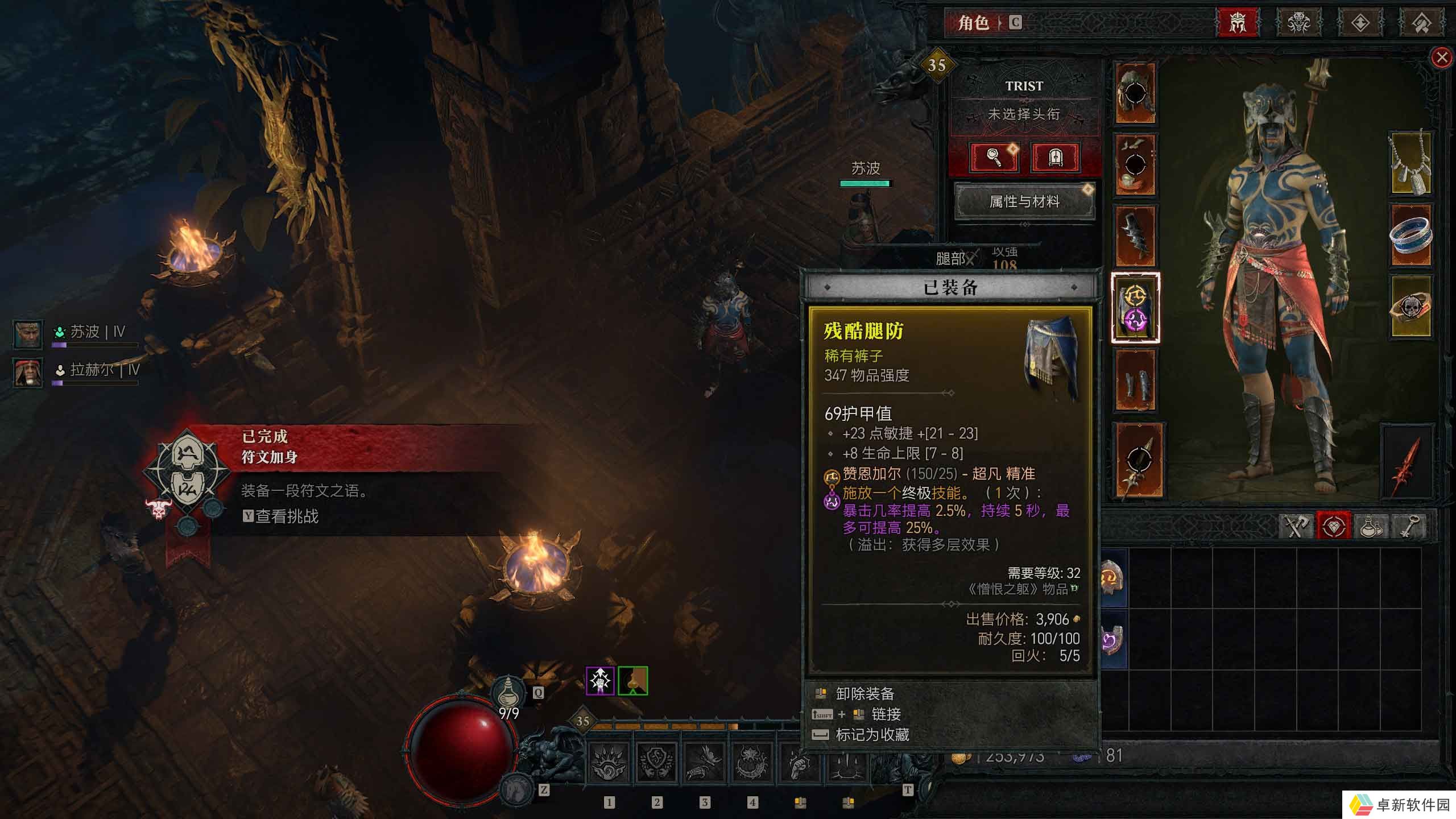Select the skull ring slot
This screenshot has width=1456, height=819.
pos(1410,307)
